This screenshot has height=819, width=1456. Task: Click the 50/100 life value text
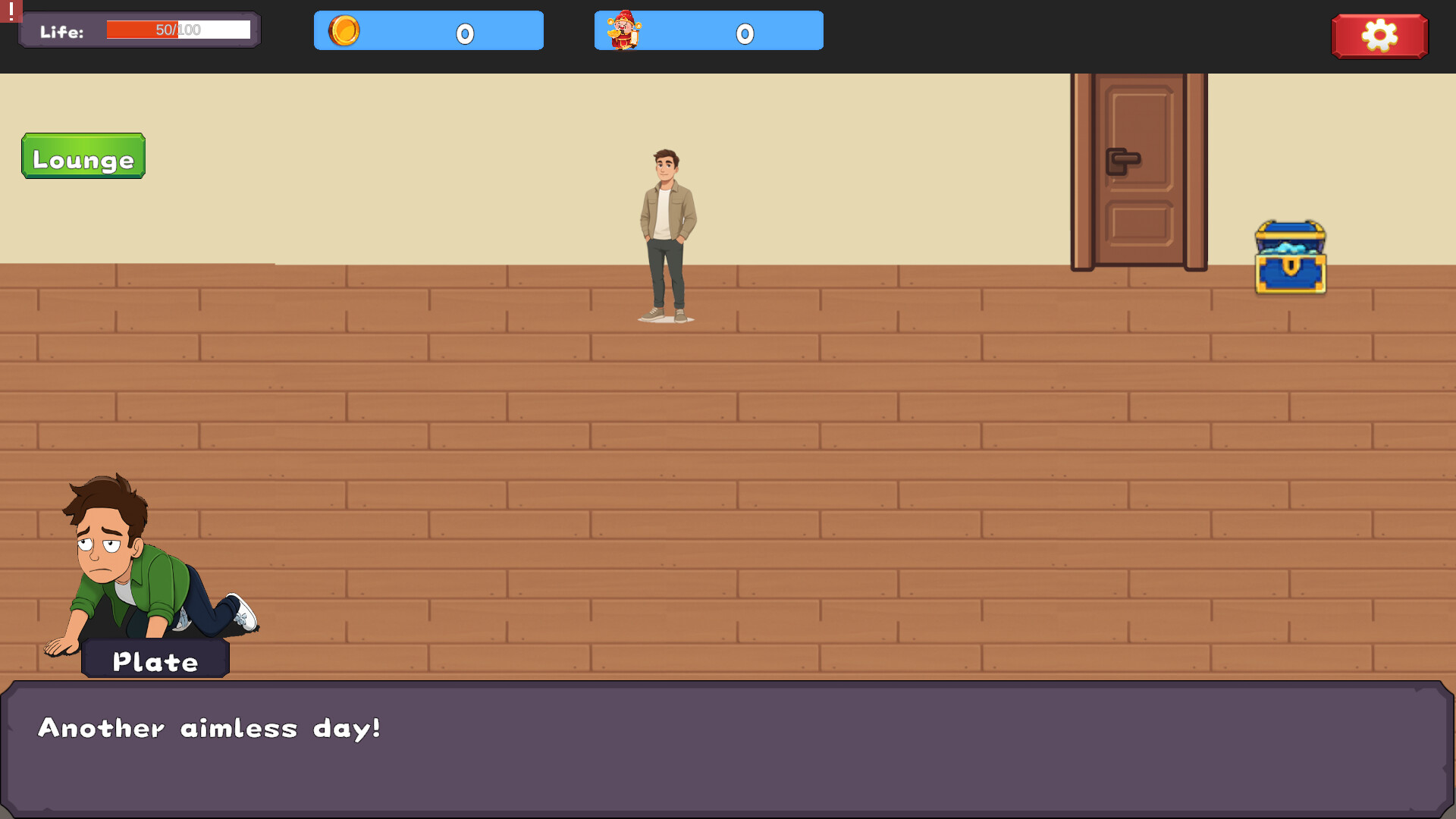point(177,29)
